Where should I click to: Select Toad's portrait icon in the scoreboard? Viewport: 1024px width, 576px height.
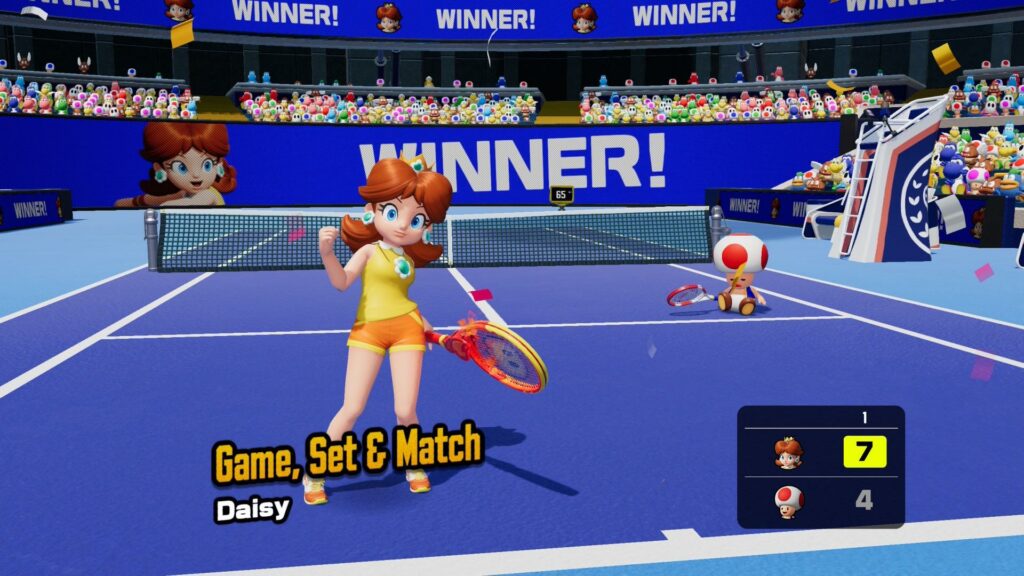pyautogui.click(x=788, y=500)
